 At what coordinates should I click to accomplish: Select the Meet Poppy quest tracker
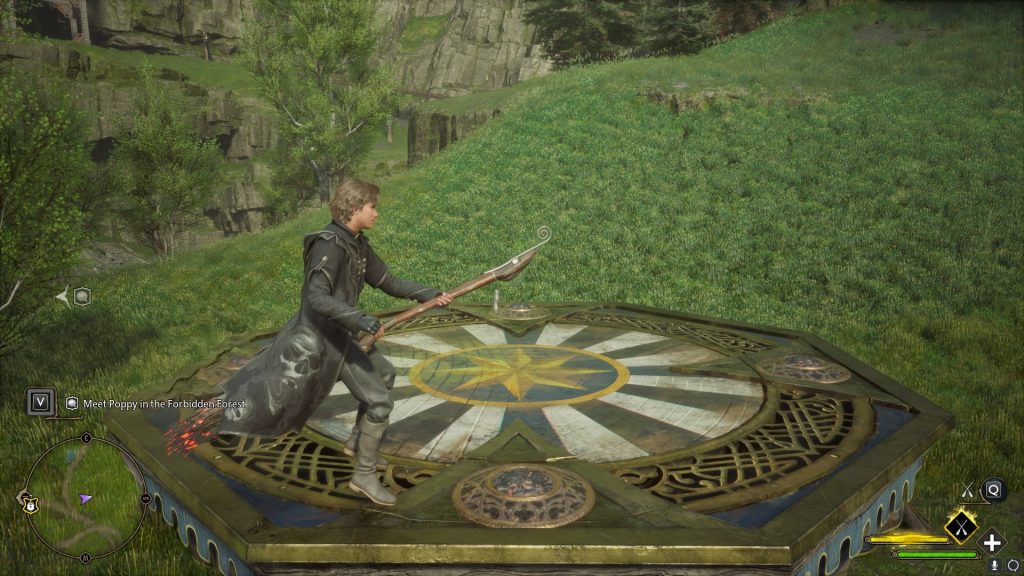pyautogui.click(x=162, y=403)
